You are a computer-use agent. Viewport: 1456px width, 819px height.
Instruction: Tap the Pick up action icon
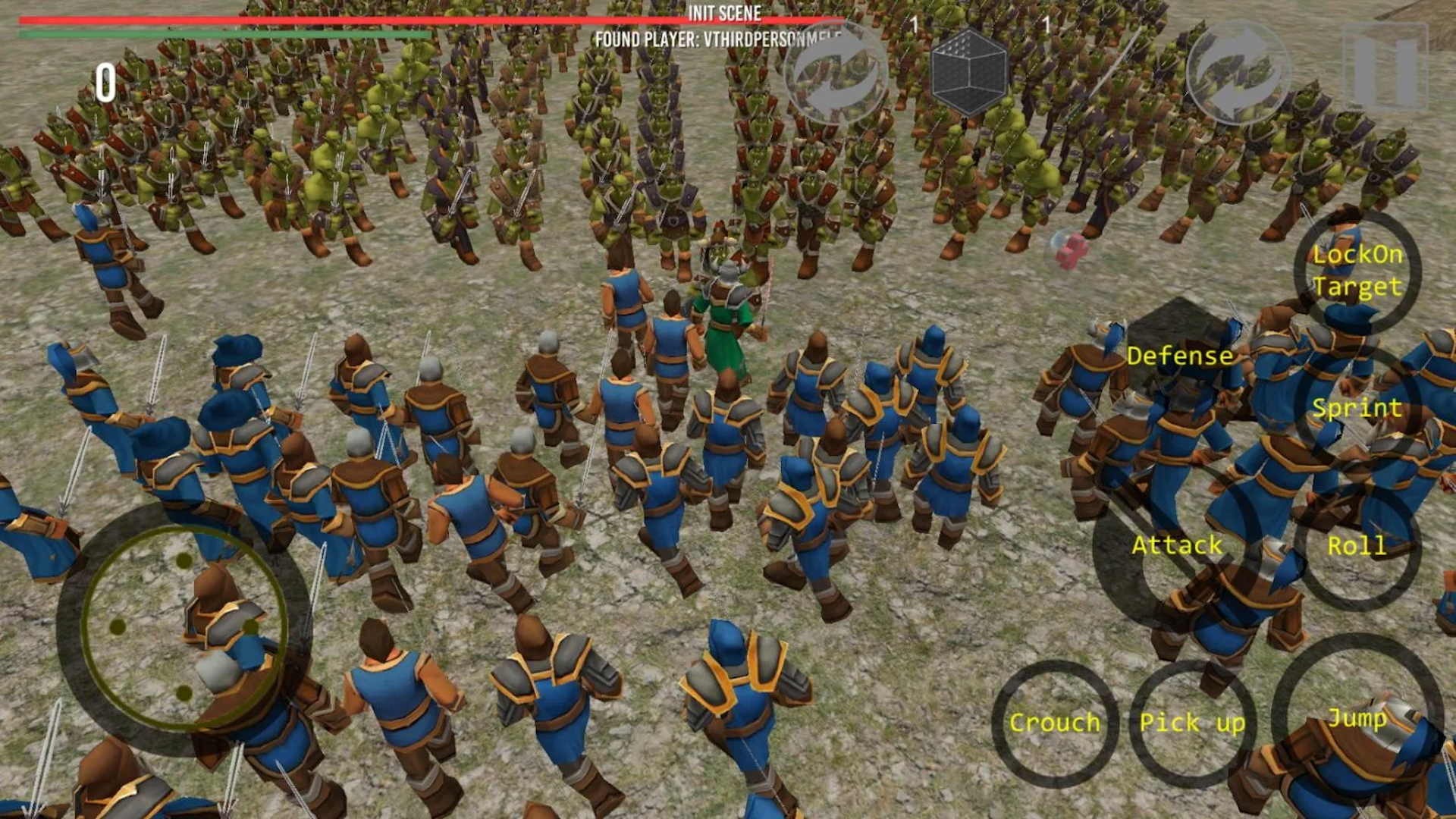(x=1192, y=723)
